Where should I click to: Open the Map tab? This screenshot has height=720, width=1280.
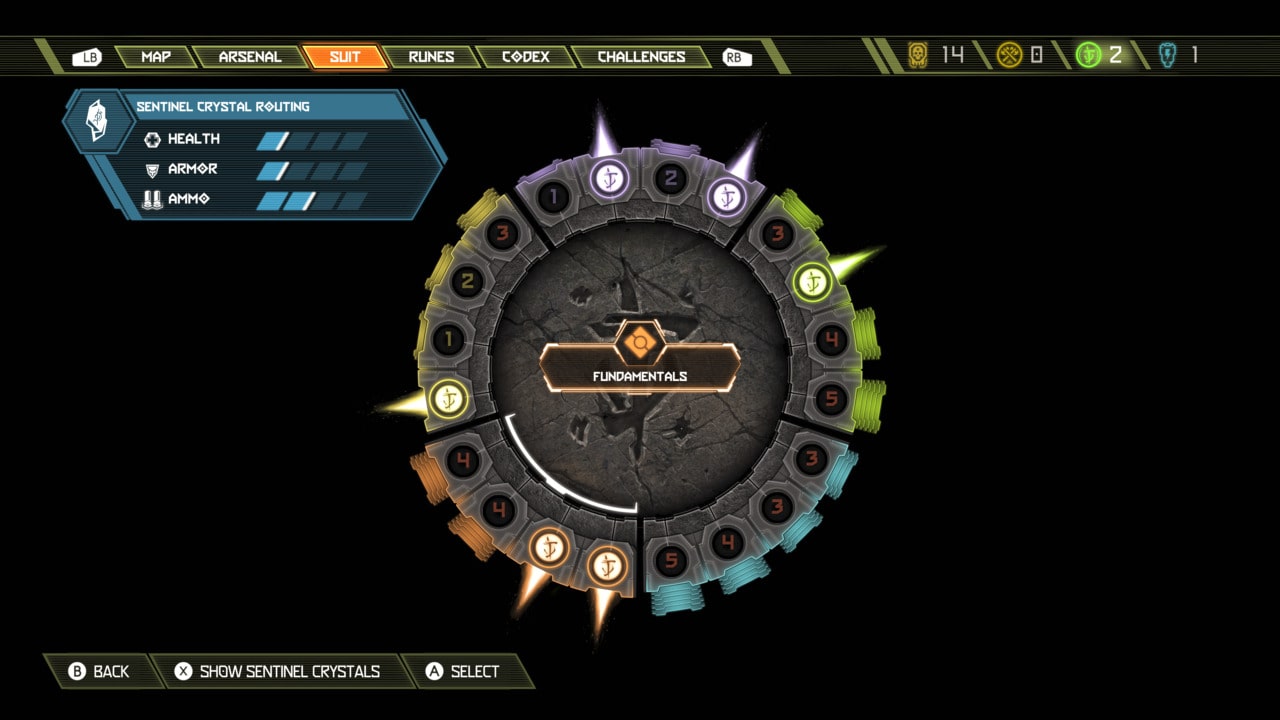click(x=156, y=57)
